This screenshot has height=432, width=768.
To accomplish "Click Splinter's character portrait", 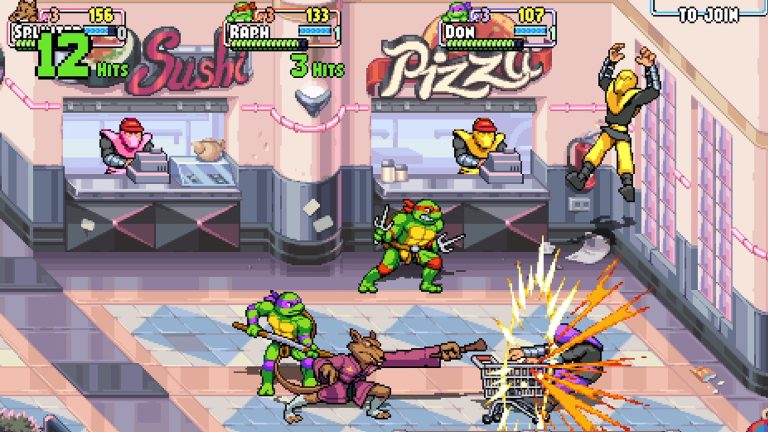I will (20, 14).
